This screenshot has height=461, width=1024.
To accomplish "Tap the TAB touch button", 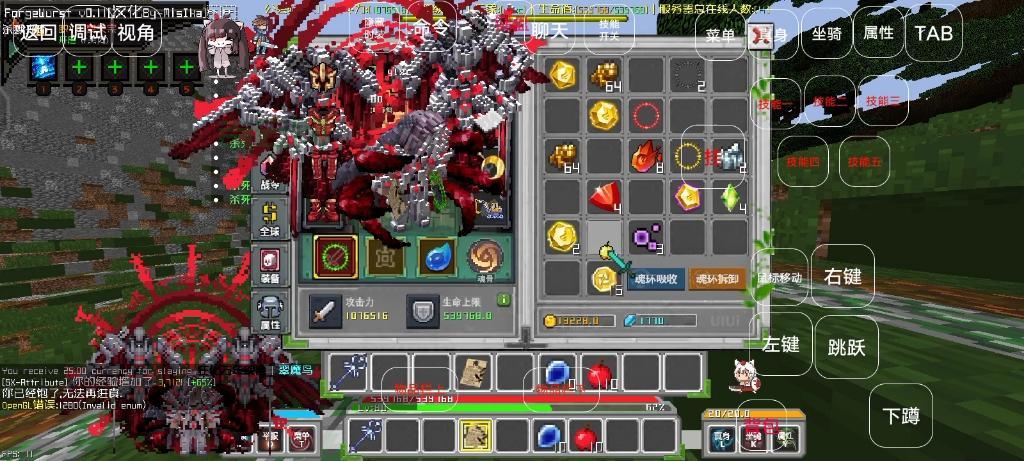I will pos(934,33).
